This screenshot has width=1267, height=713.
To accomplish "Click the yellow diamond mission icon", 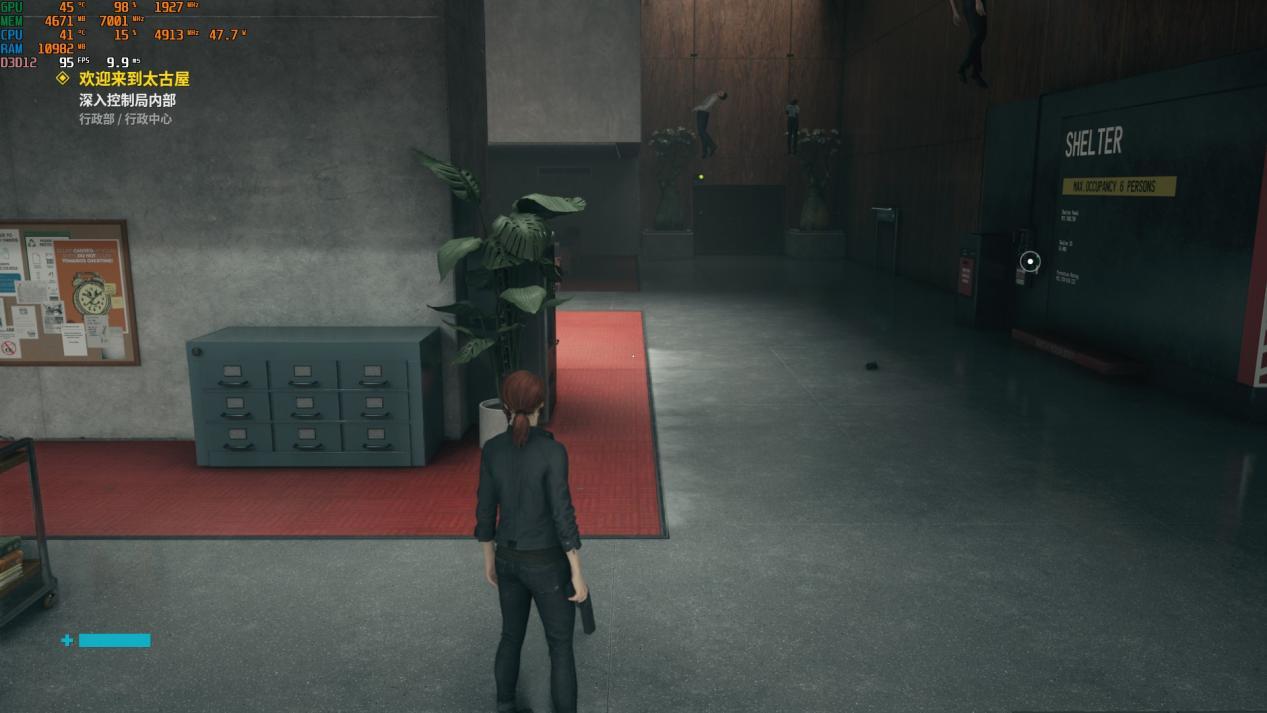I will point(63,78).
